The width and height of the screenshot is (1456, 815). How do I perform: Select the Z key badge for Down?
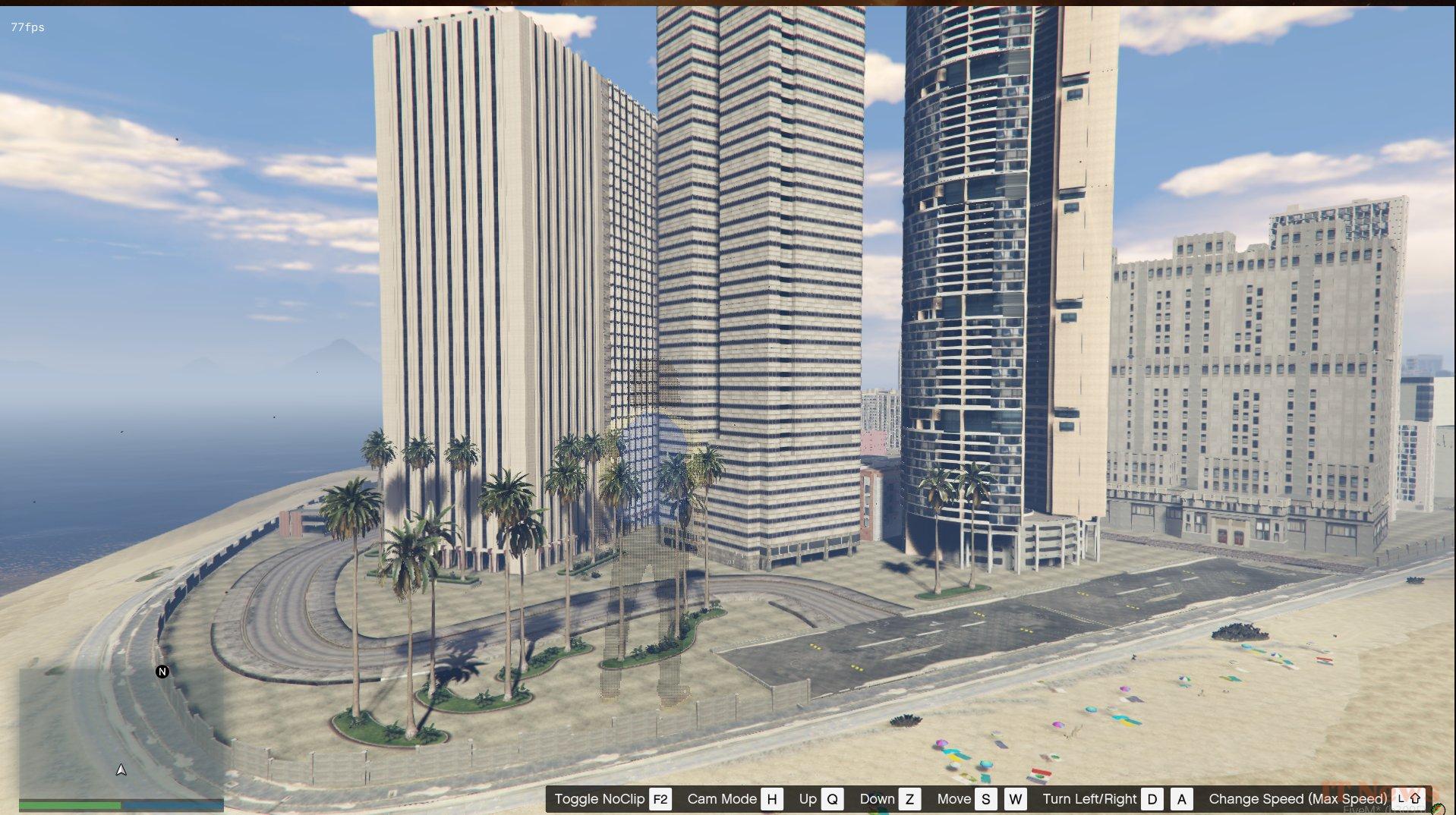pyautogui.click(x=910, y=798)
